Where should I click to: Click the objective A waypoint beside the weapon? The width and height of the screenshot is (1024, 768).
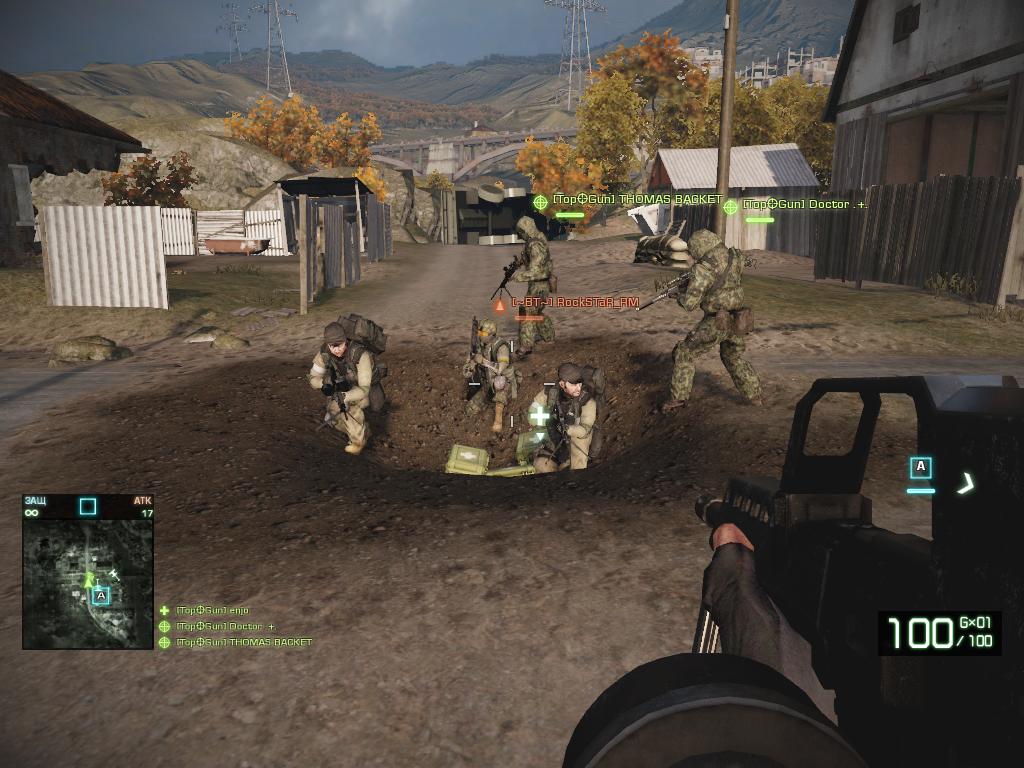(921, 467)
